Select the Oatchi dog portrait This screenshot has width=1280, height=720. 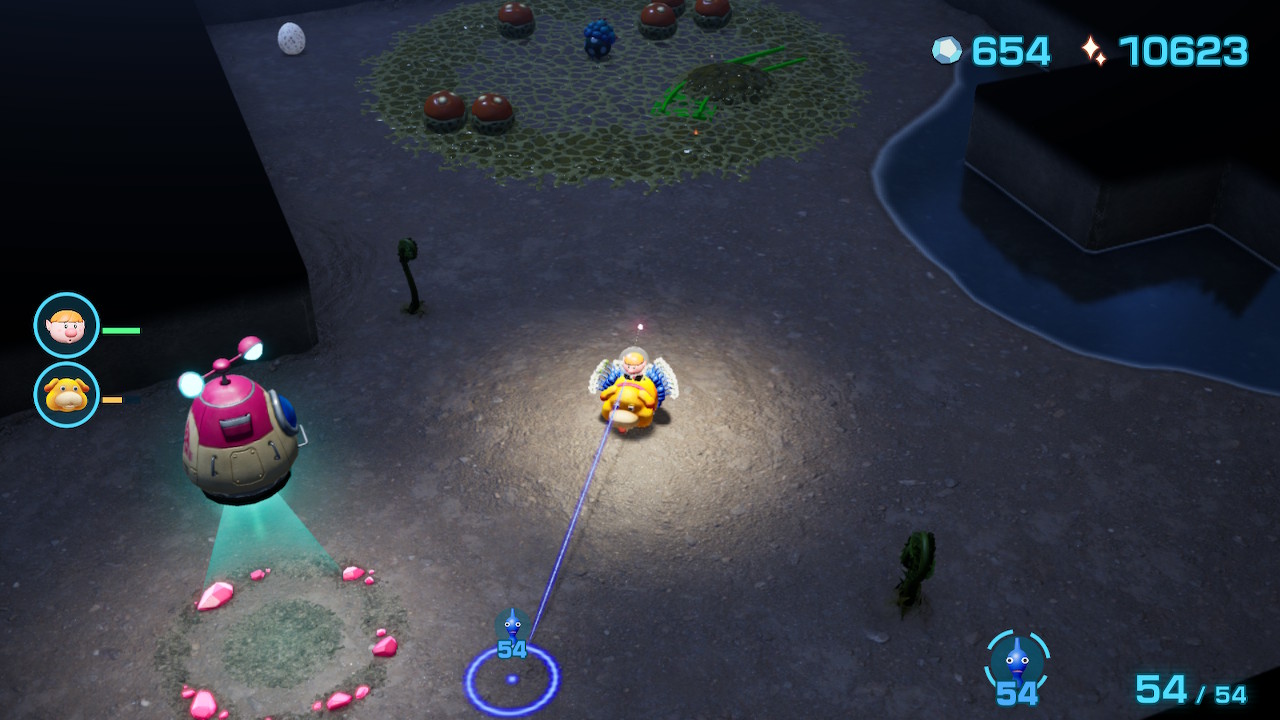[67, 395]
